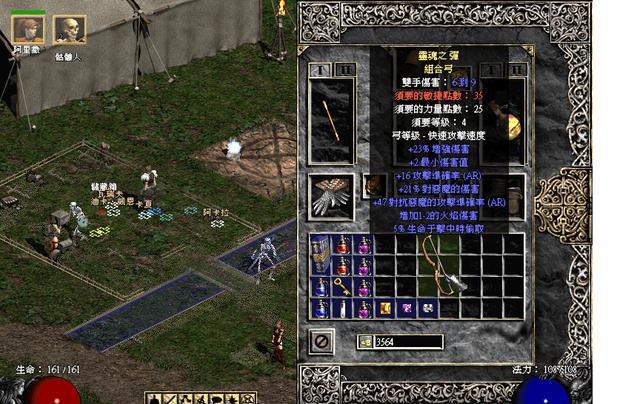Viewport: 640px width, 404px height.
Task: Select the purple amethyst gem
Action: [x=407, y=308]
